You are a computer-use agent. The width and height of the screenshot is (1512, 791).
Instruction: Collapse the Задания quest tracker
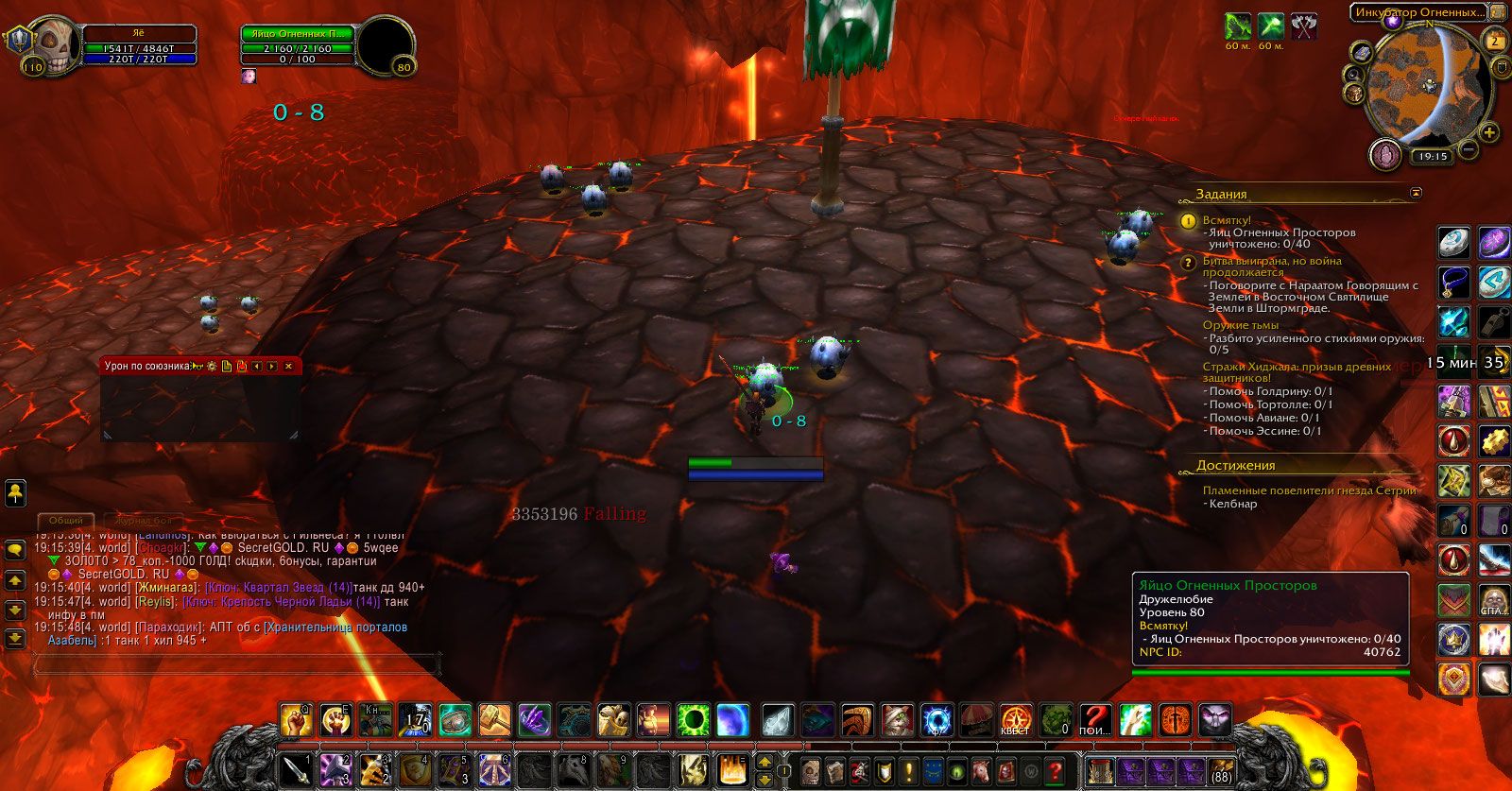[1416, 193]
